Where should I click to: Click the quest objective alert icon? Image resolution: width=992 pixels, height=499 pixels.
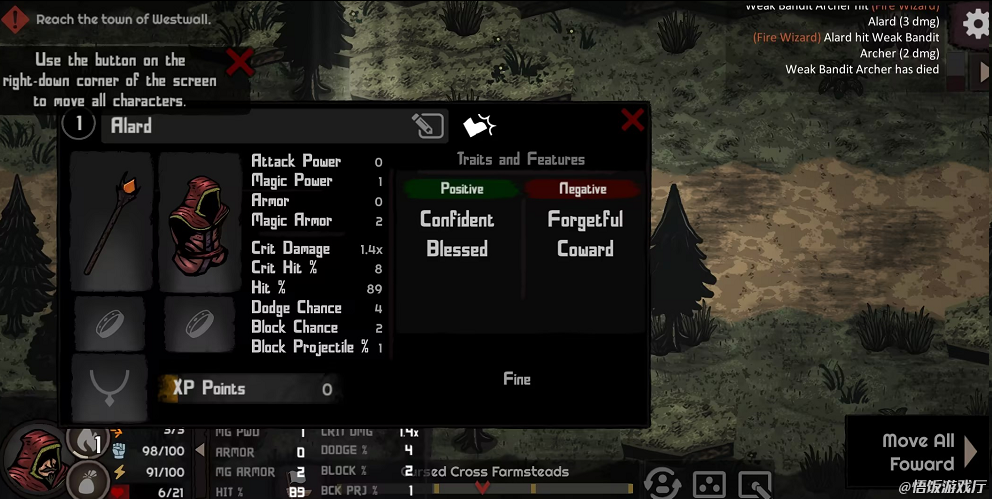tap(17, 19)
